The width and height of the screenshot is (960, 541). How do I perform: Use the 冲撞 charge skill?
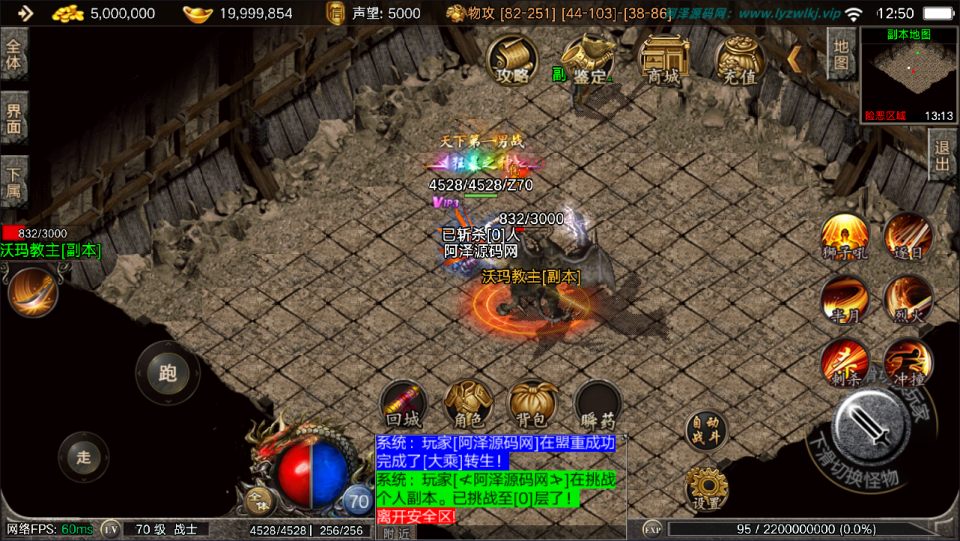[908, 362]
